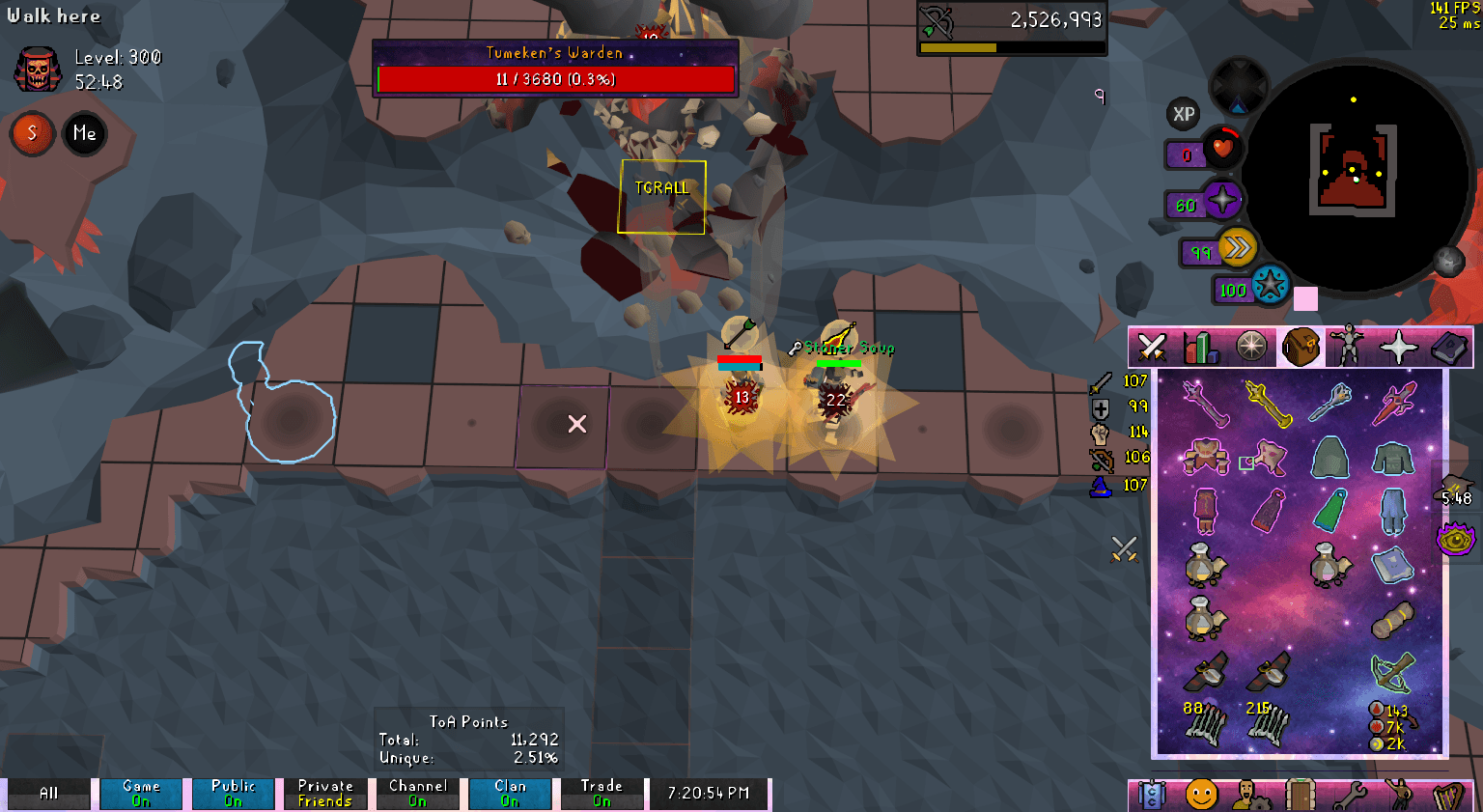
Task: Open the Combat options crossed-swords tab
Action: [x=1153, y=347]
